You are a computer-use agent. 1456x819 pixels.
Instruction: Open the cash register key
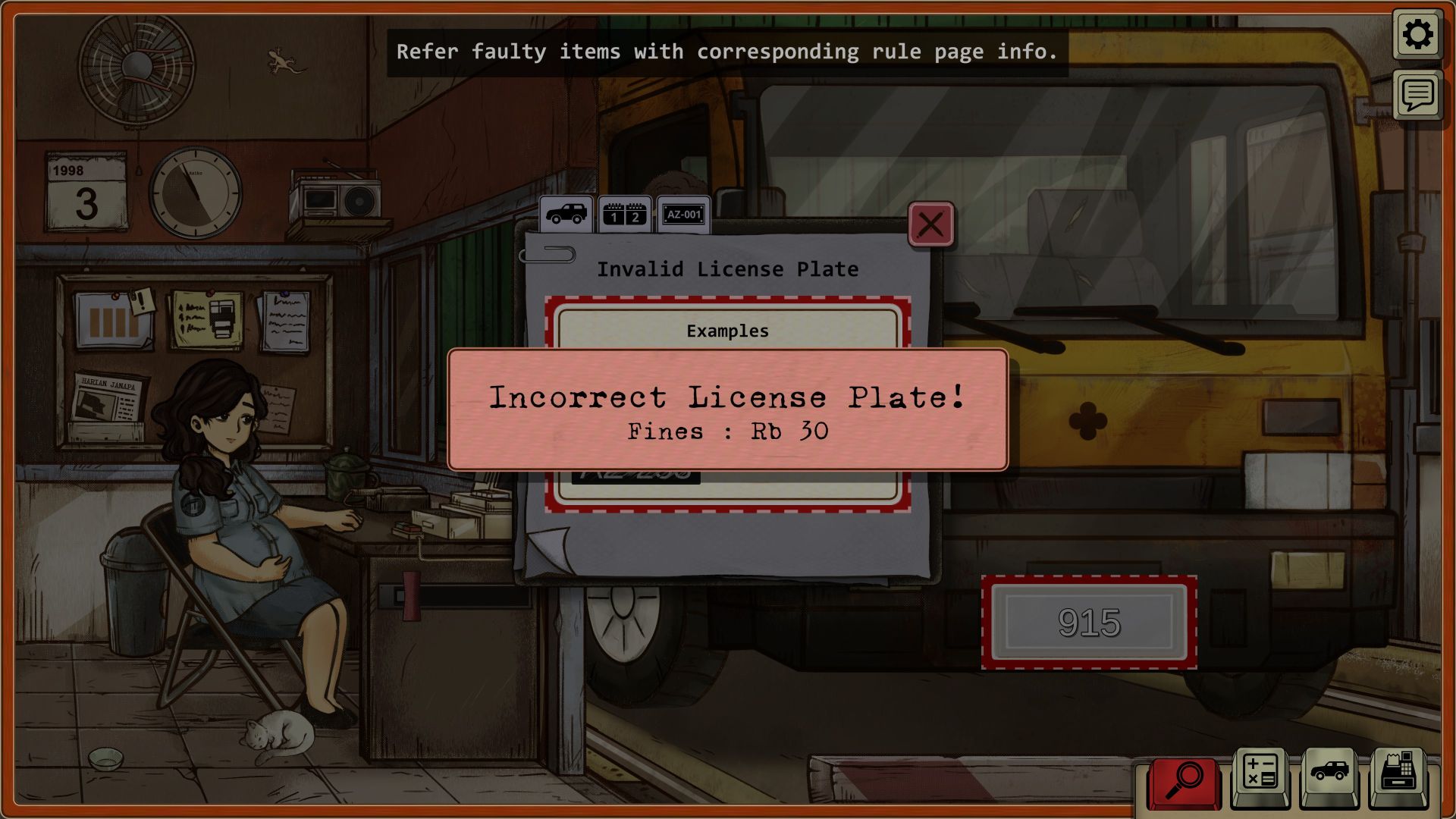(x=1398, y=777)
